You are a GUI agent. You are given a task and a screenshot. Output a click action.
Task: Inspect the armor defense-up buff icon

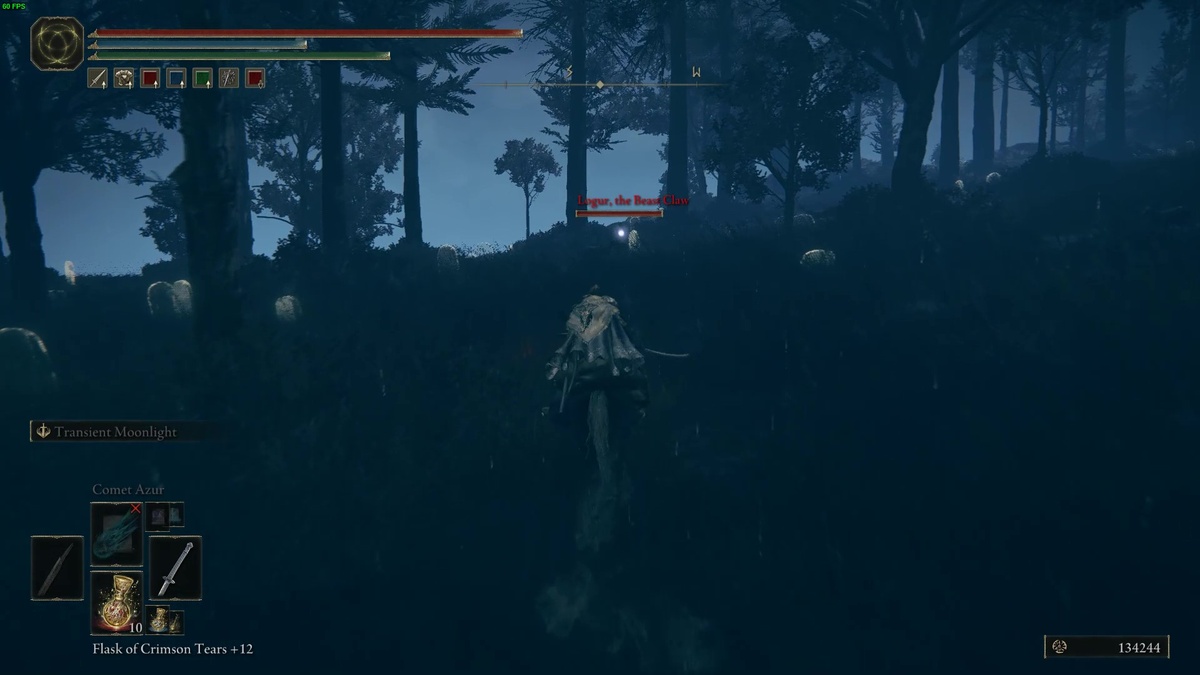tap(124, 77)
